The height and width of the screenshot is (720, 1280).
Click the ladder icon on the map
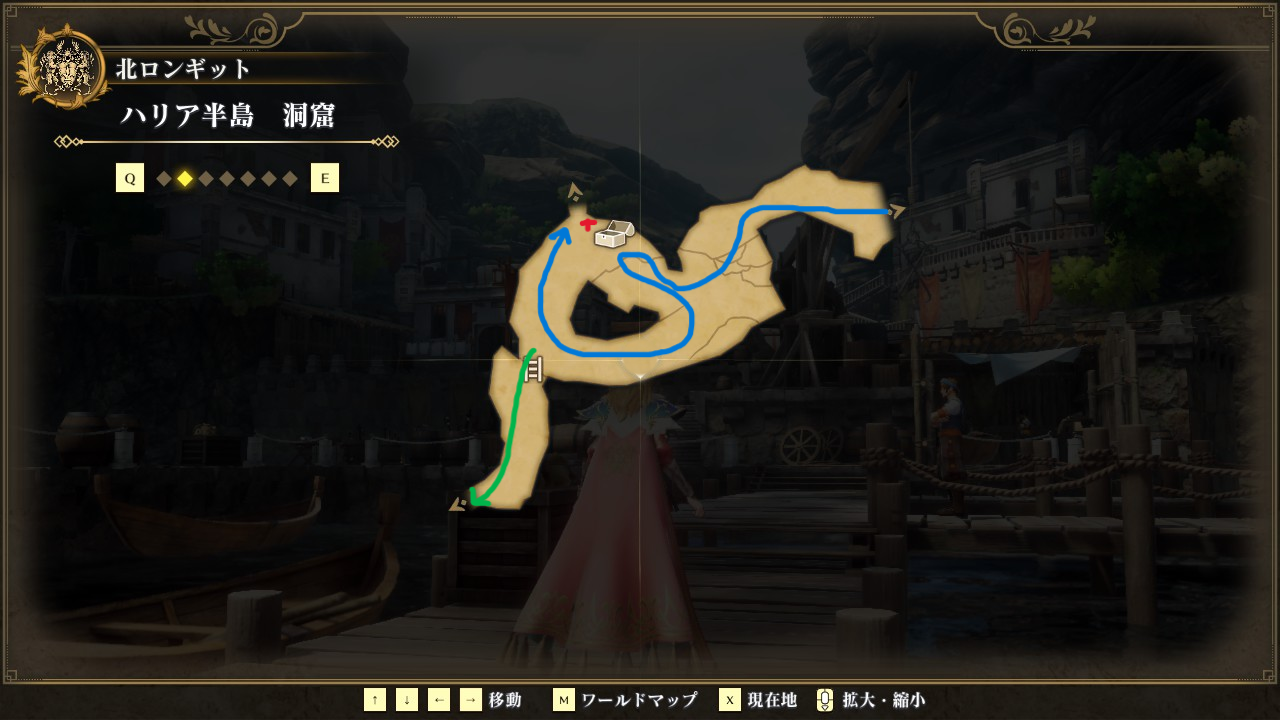[533, 370]
